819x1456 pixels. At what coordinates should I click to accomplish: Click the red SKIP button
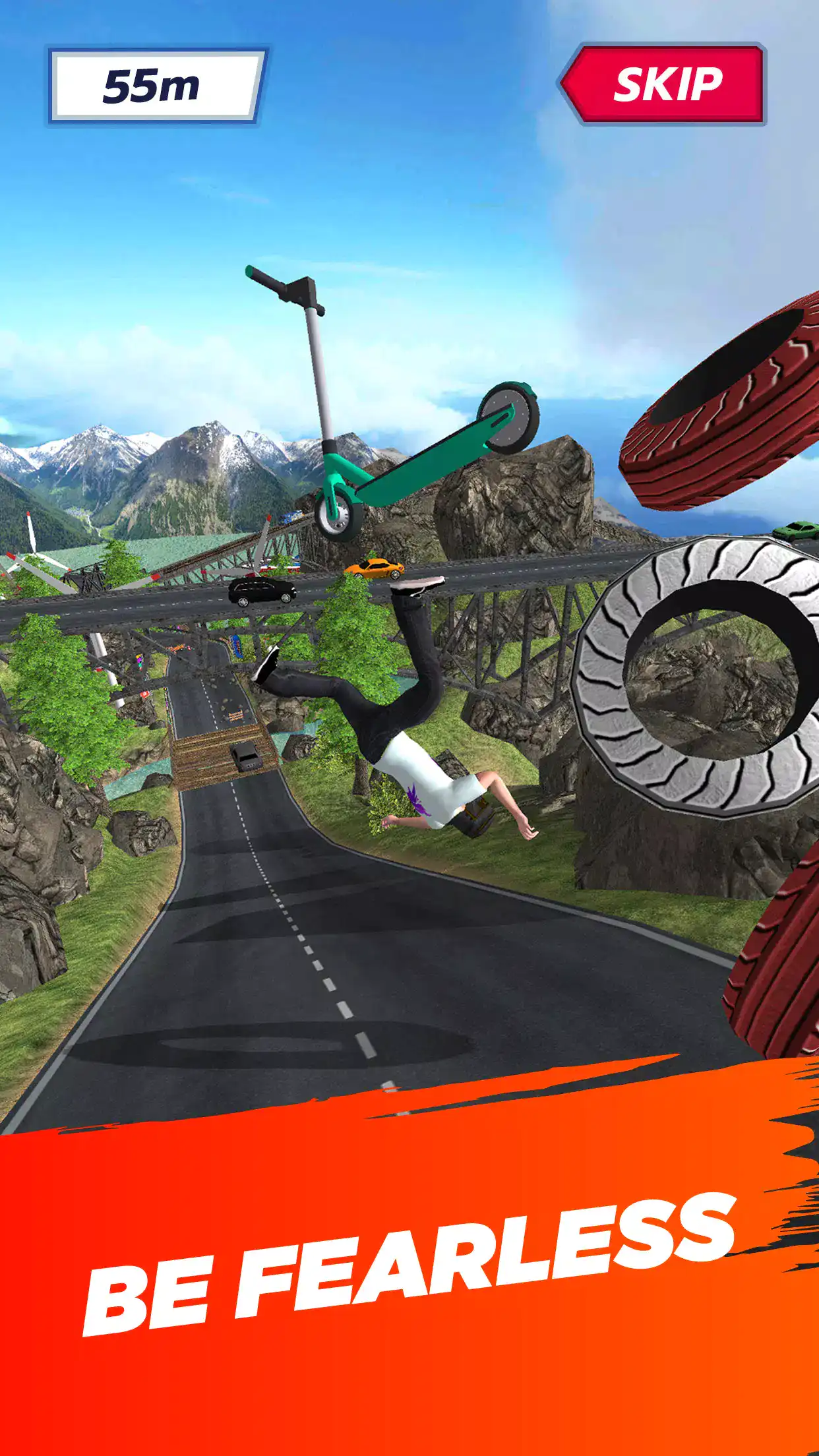coord(665,84)
